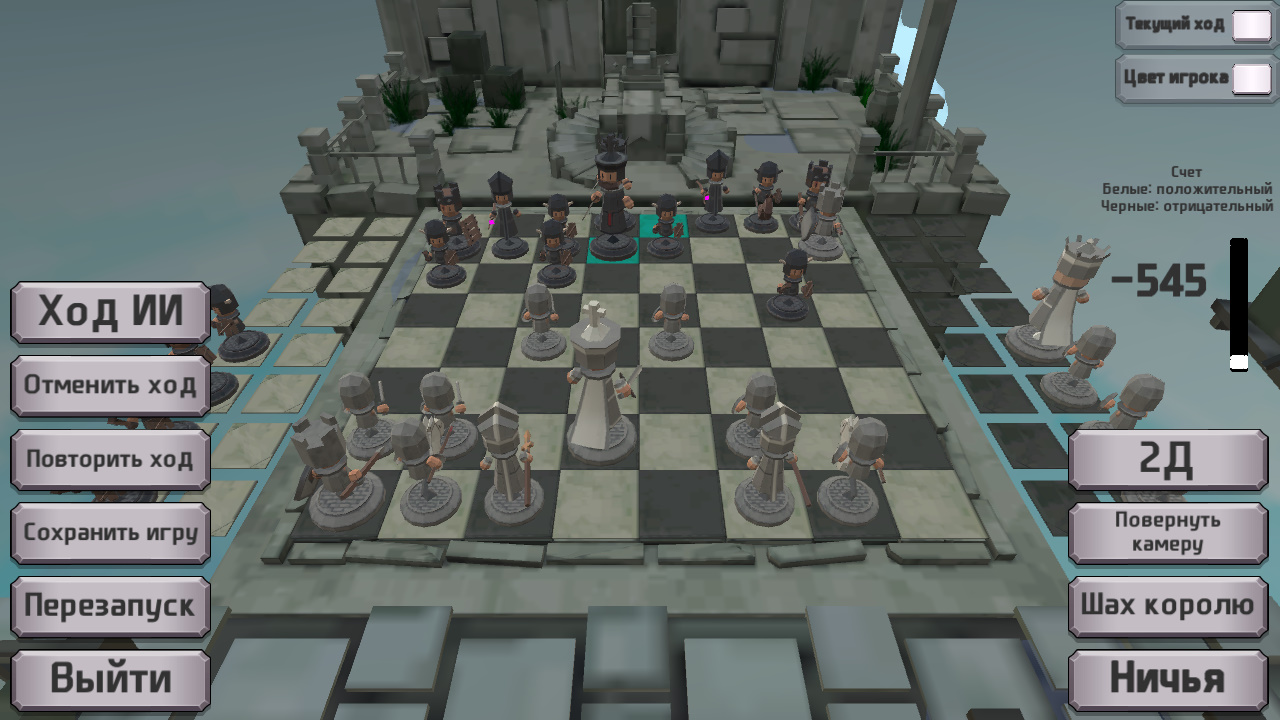Screen dimensions: 1280x720
Task: Declare check with Шах королю
Action: pyautogui.click(x=1168, y=604)
